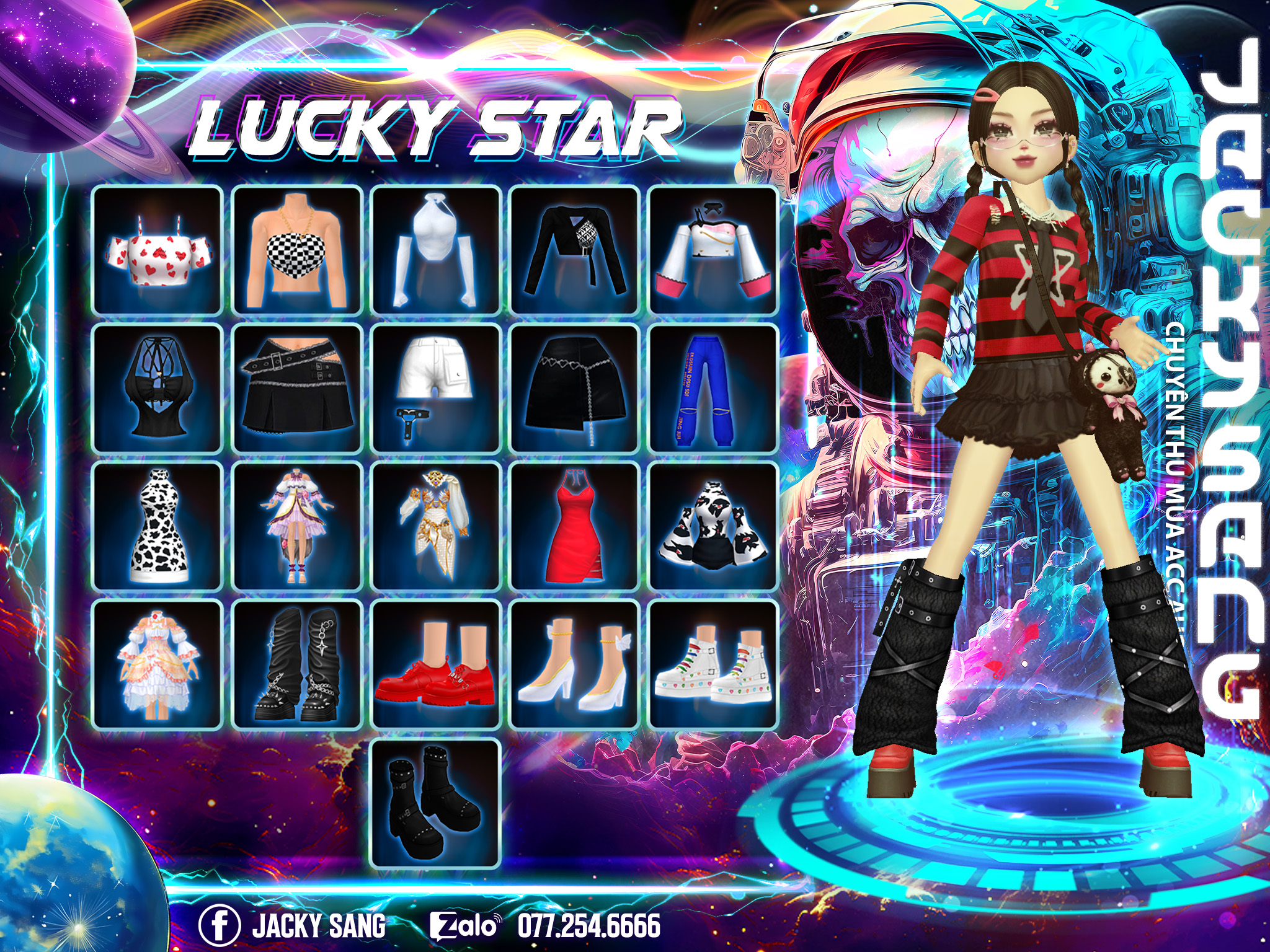Pick the white halter top with sleeves
The image size is (1270, 952).
pos(435,250)
